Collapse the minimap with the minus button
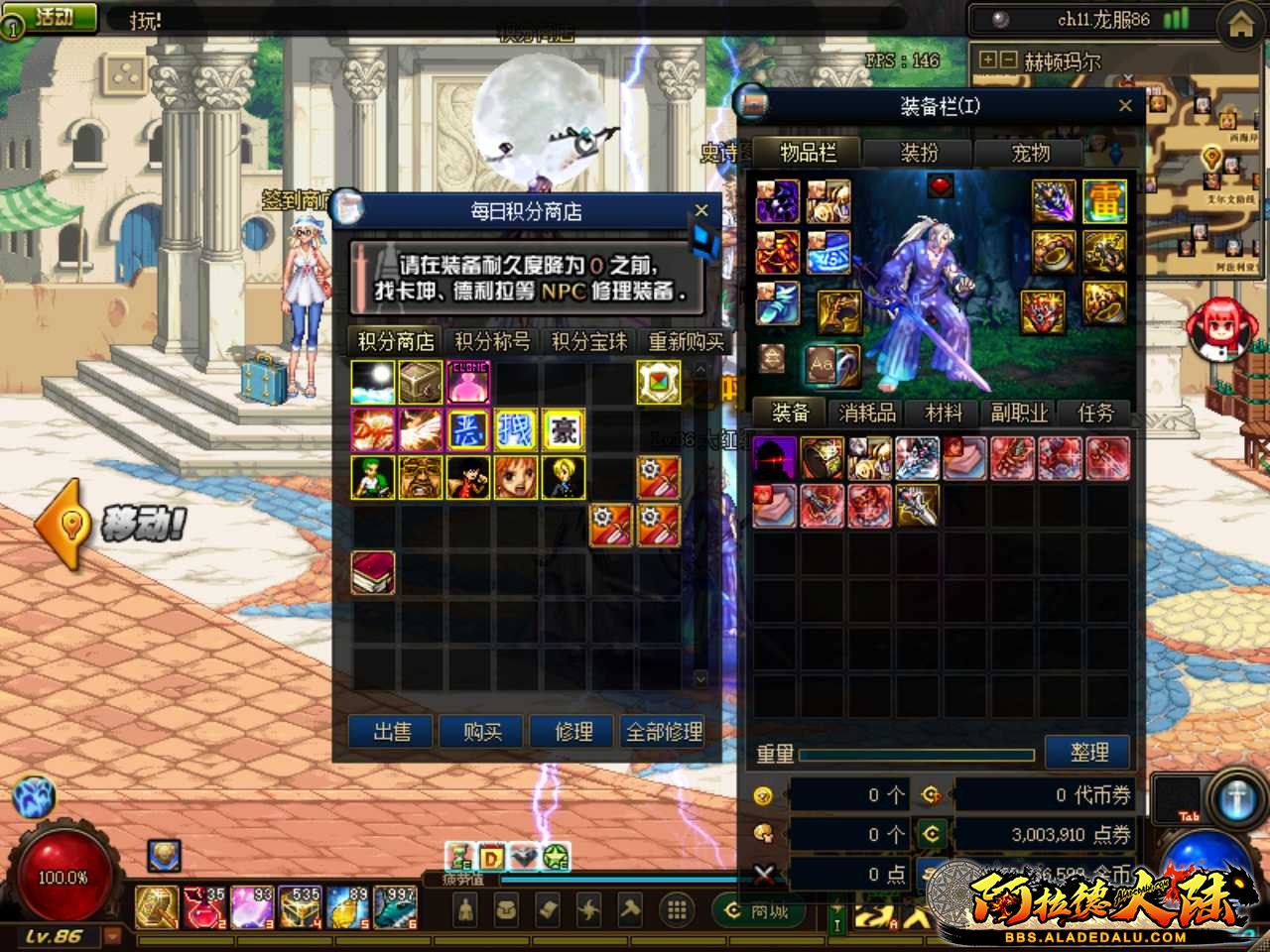This screenshot has width=1270, height=952. coord(1009,61)
